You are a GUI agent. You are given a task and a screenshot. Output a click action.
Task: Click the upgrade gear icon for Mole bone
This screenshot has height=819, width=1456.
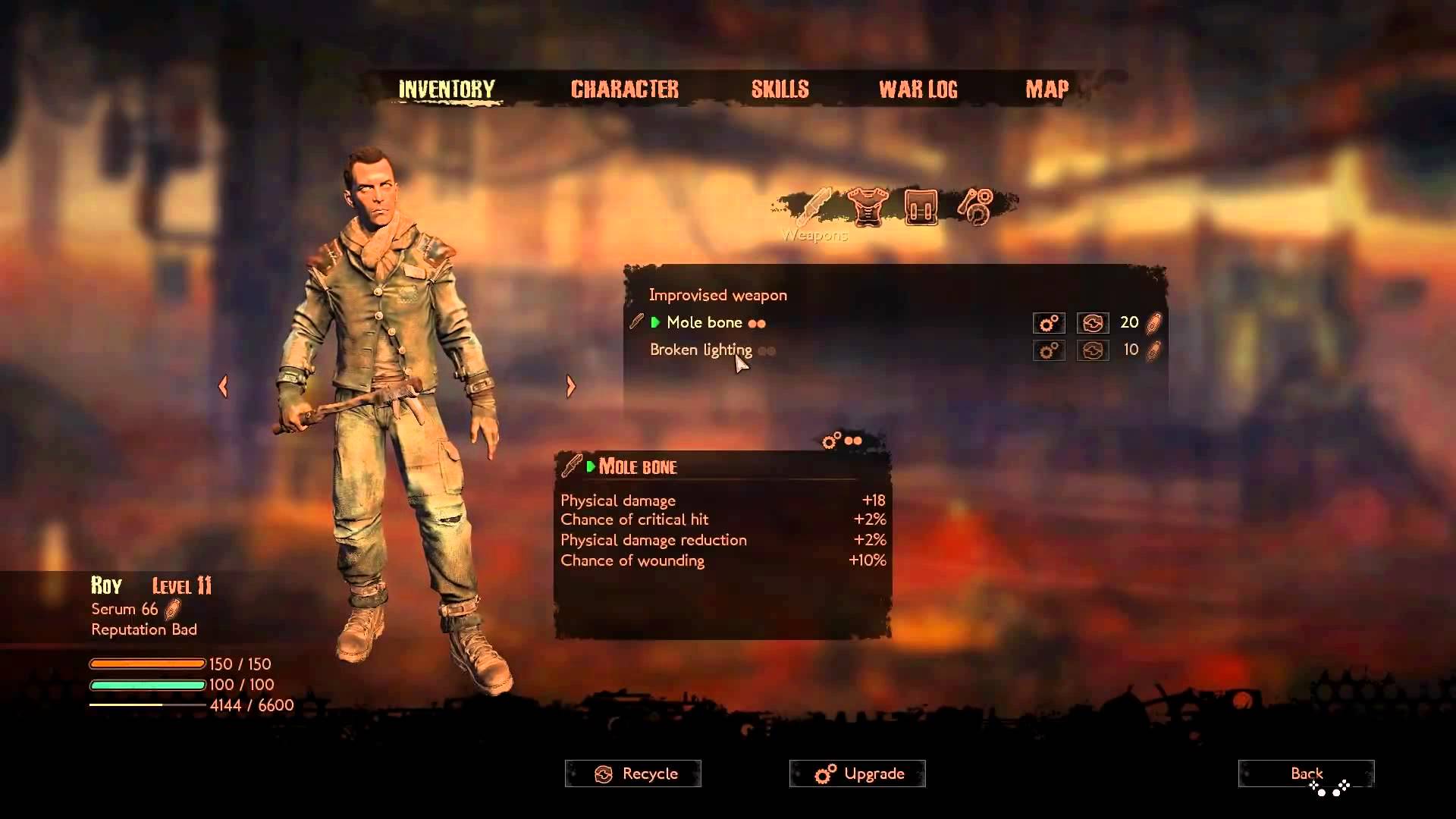(x=1049, y=324)
